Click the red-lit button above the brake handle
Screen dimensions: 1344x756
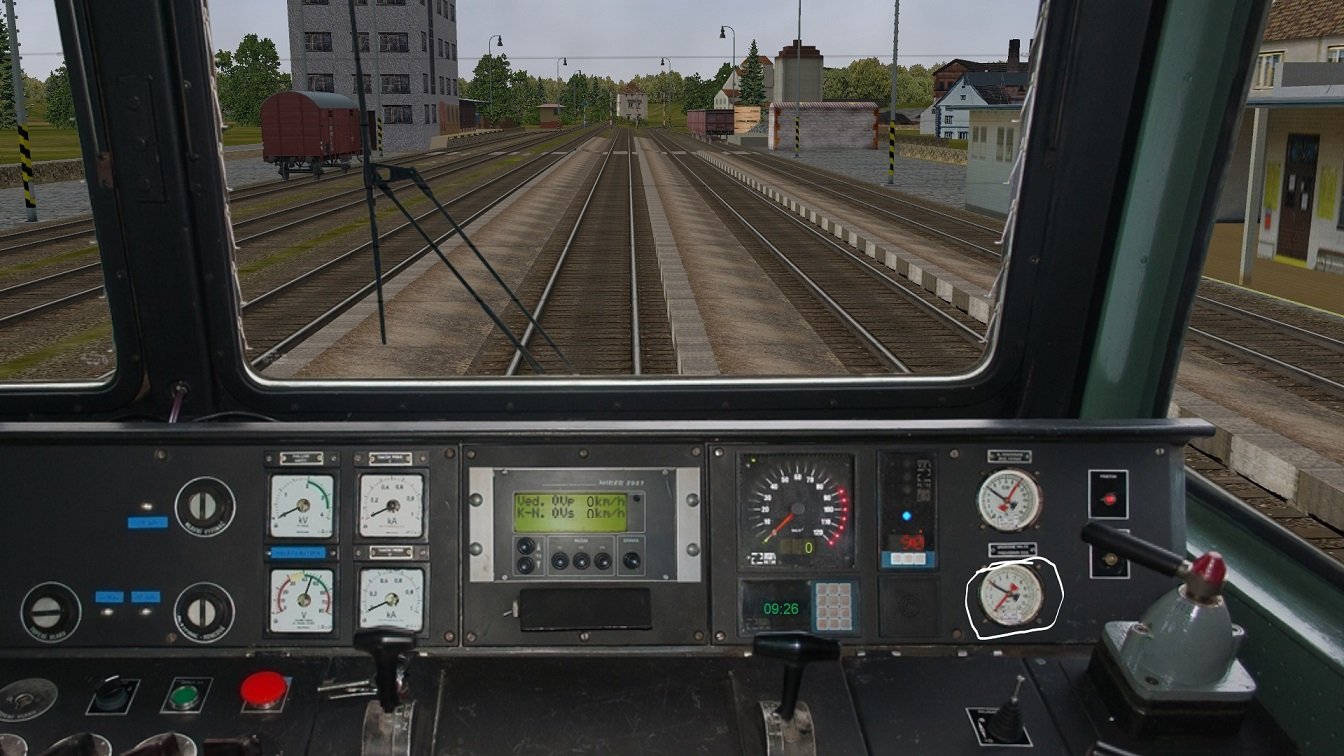(1108, 496)
